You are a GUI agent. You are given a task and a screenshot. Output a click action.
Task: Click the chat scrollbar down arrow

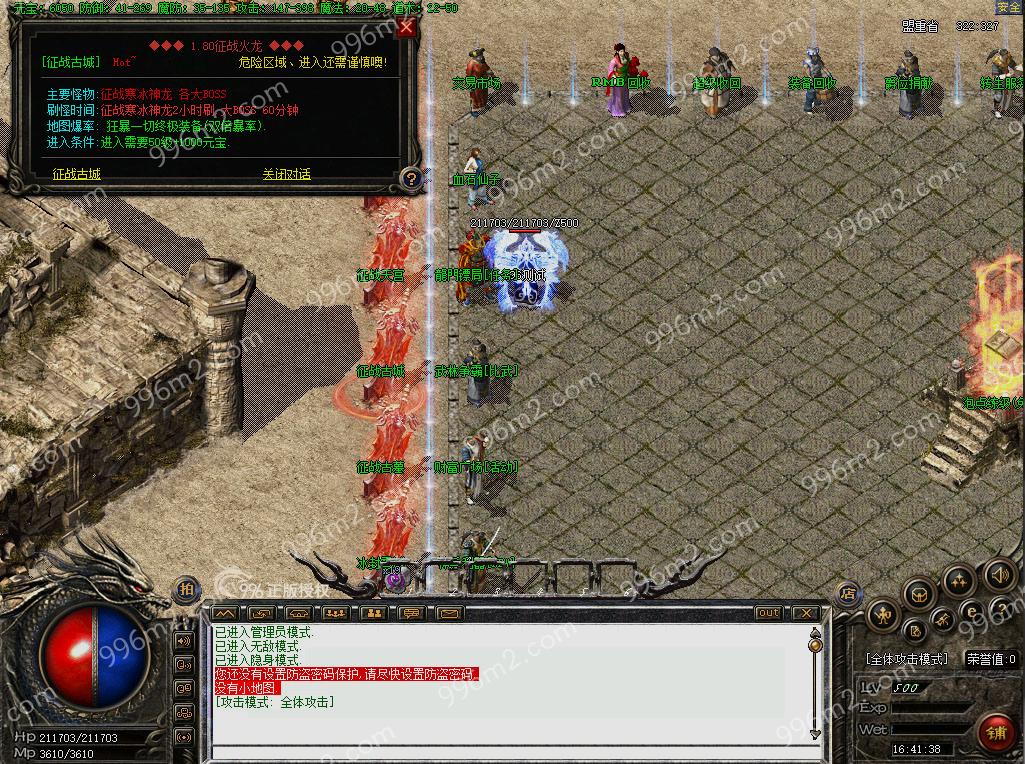pos(815,734)
